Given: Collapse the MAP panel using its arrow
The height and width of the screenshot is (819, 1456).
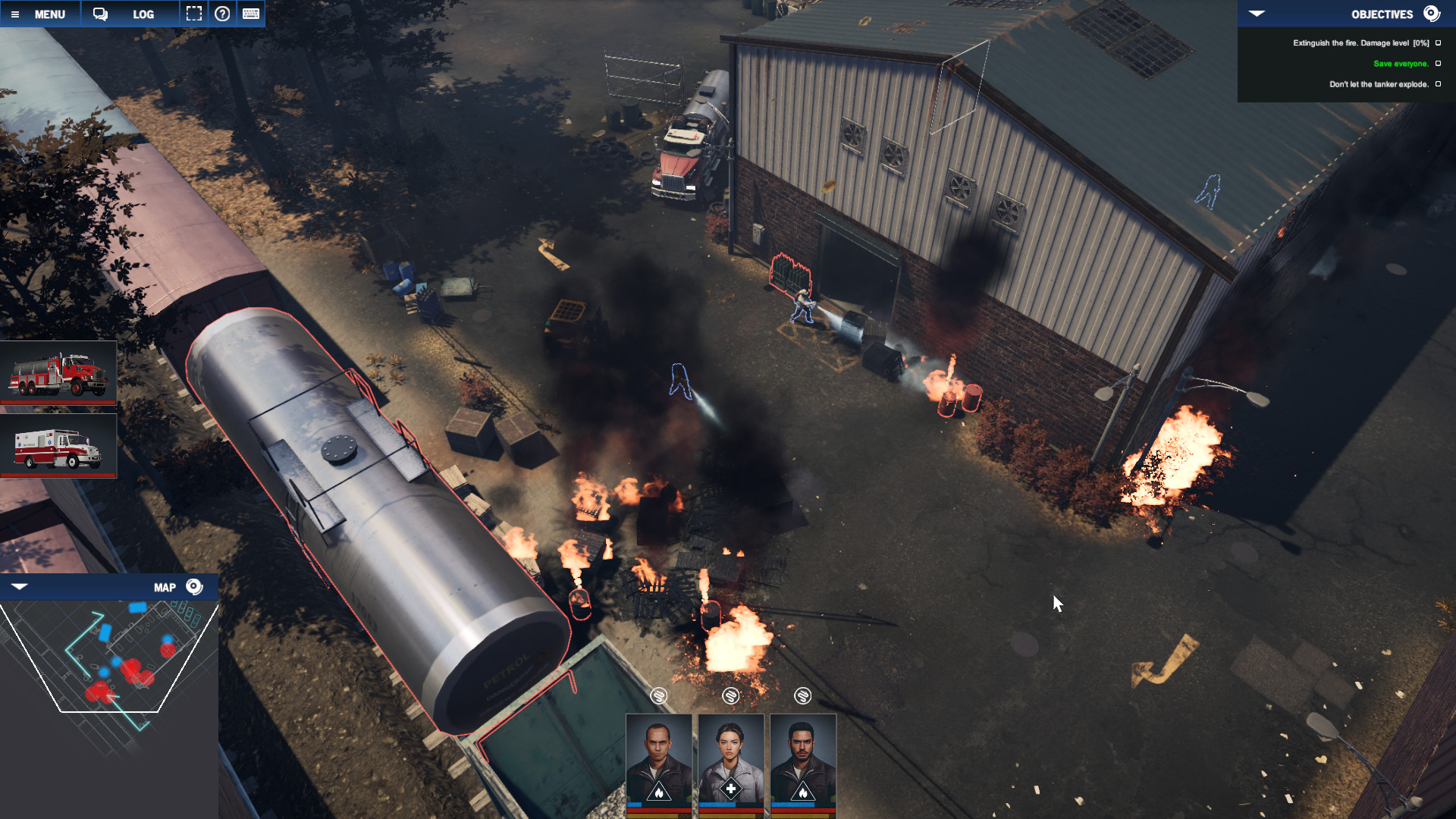Looking at the screenshot, I should click(x=18, y=585).
